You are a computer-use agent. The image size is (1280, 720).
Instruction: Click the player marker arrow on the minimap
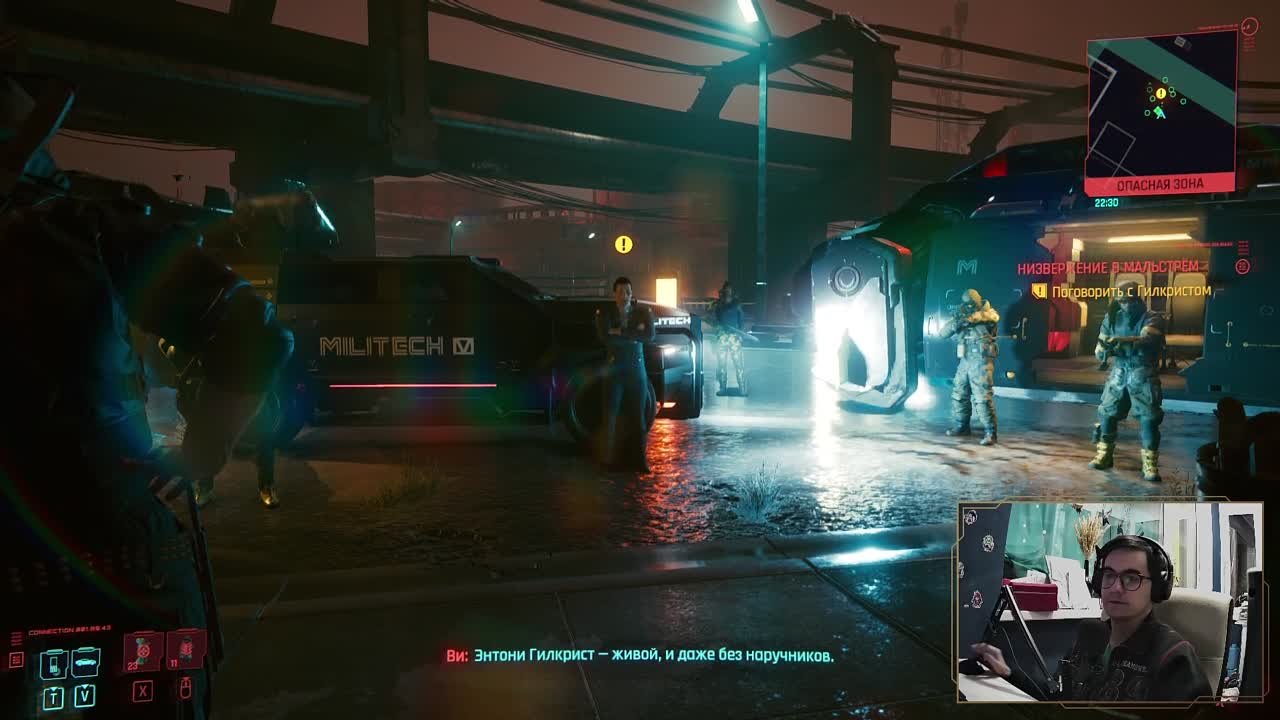coord(1159,114)
